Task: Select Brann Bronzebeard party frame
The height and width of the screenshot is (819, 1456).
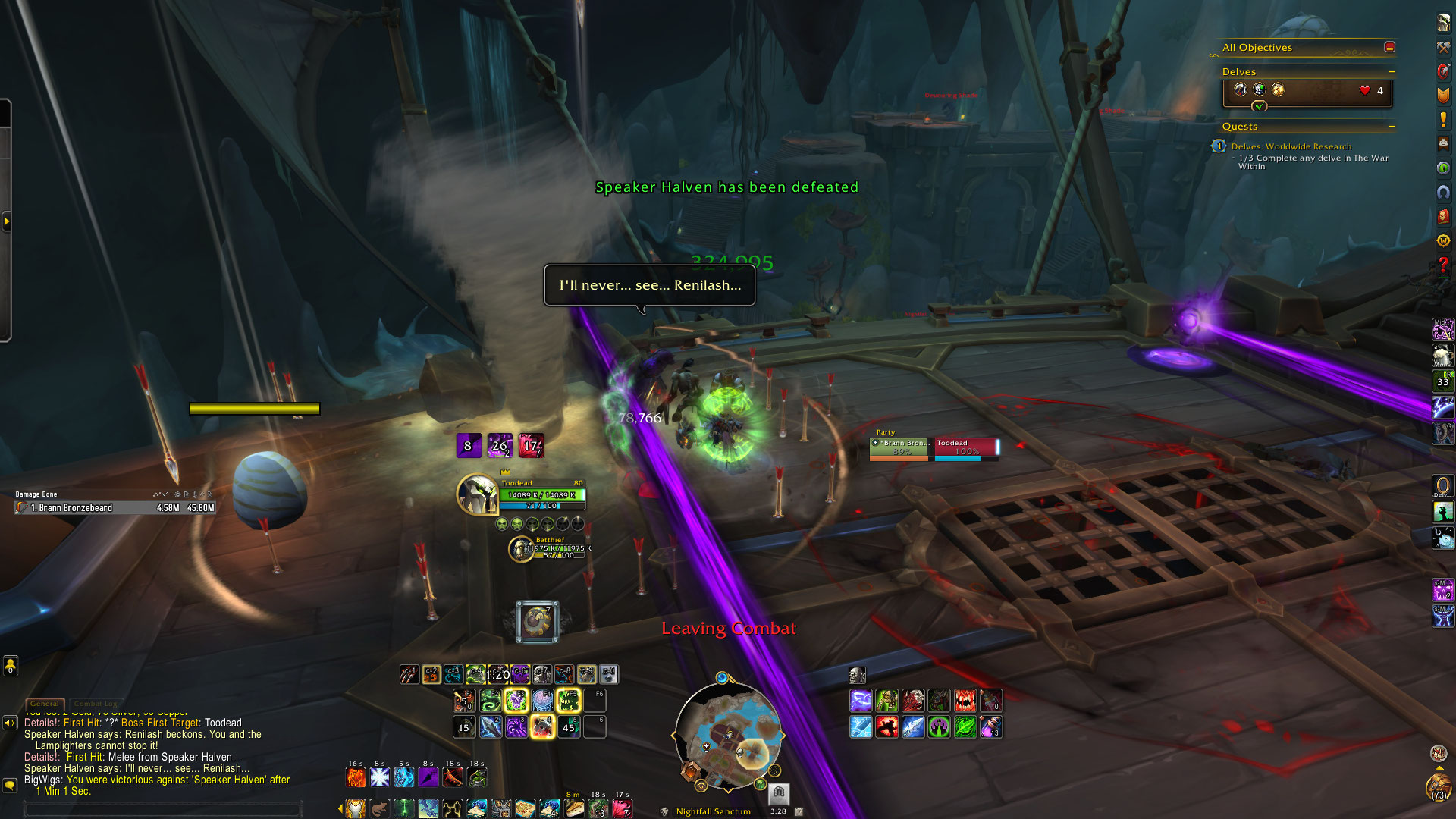Action: (901, 447)
